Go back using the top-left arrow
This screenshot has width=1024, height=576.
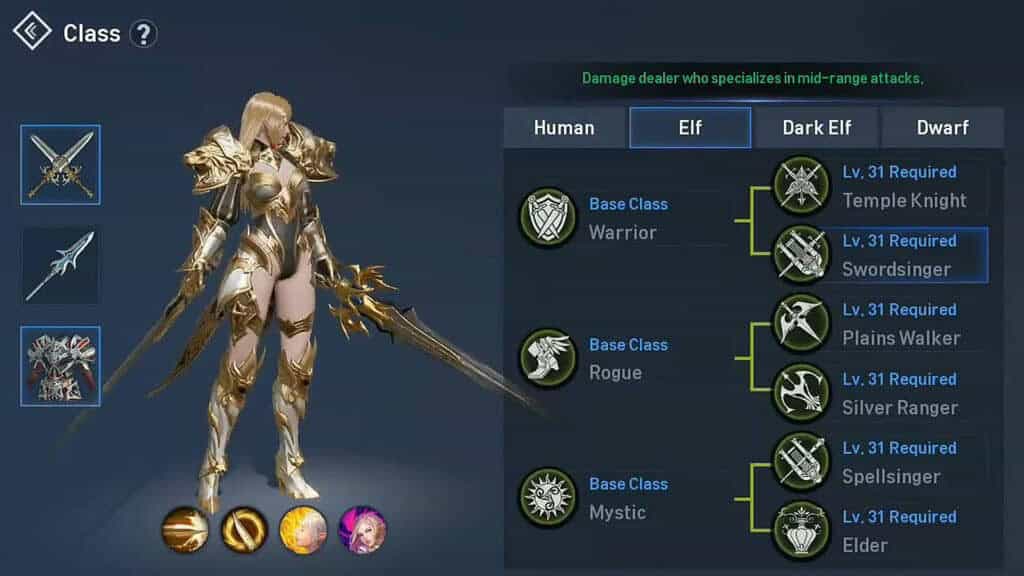click(32, 32)
